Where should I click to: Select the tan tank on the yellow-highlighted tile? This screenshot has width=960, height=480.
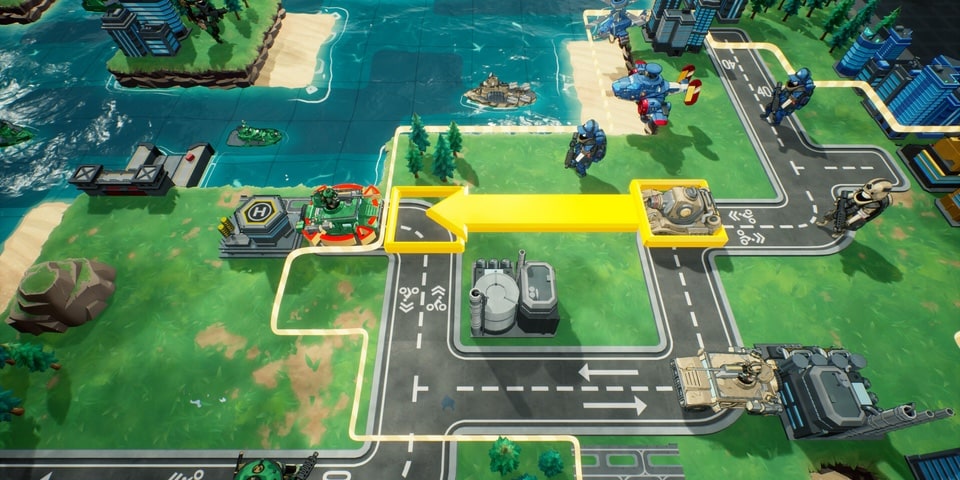coord(678,211)
